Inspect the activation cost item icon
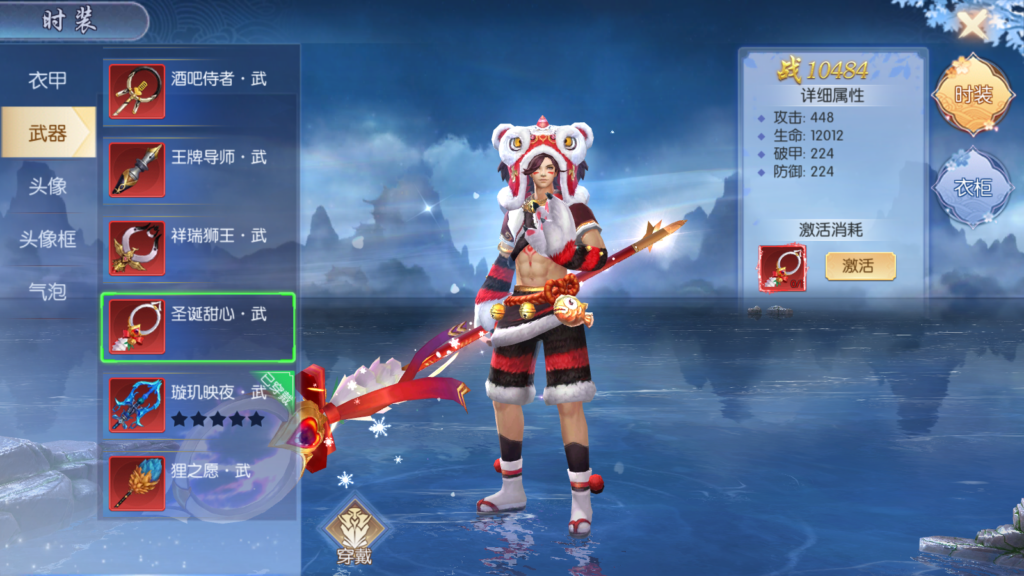 click(782, 268)
